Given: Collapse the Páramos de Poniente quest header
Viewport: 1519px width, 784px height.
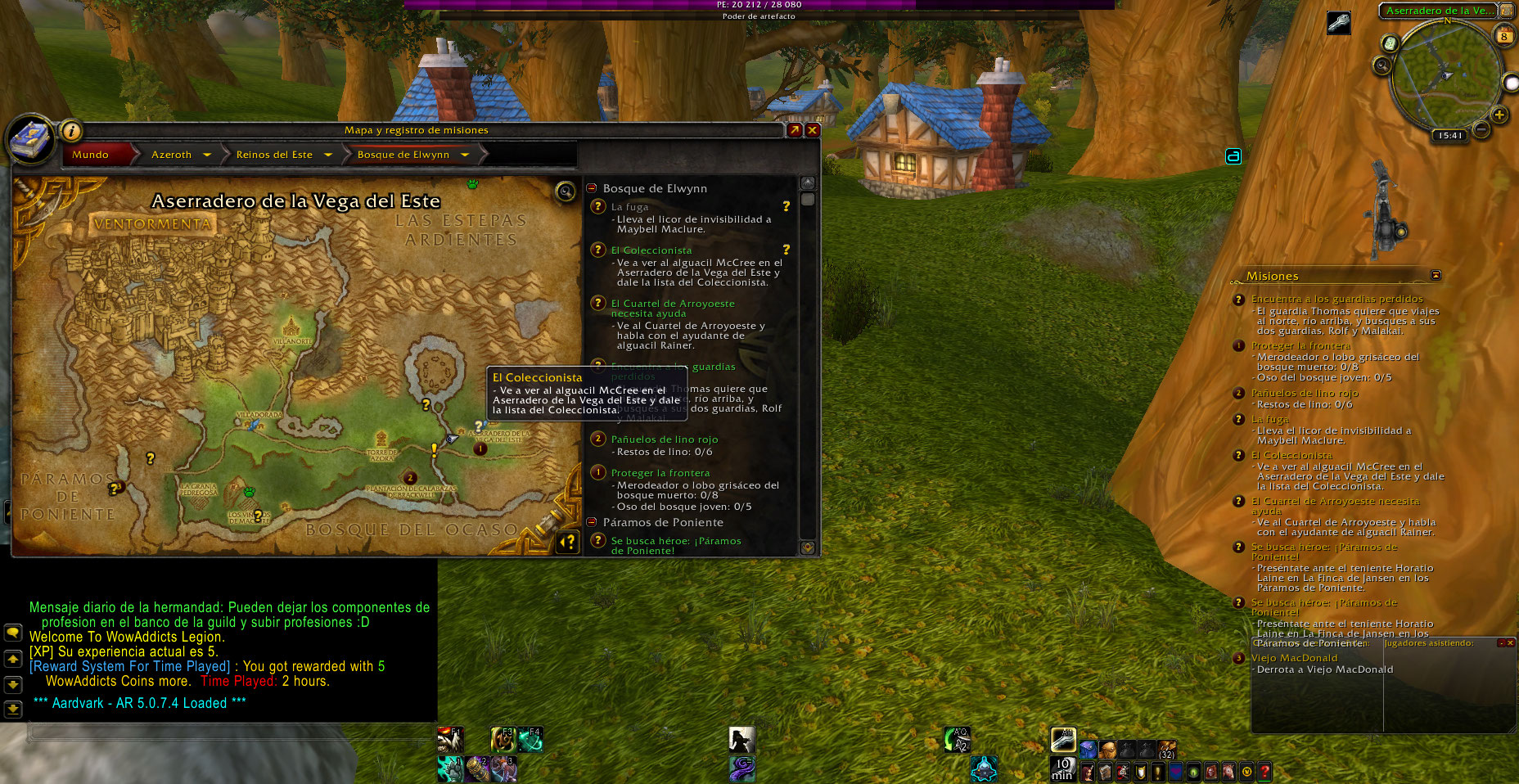Looking at the screenshot, I should tap(592, 522).
